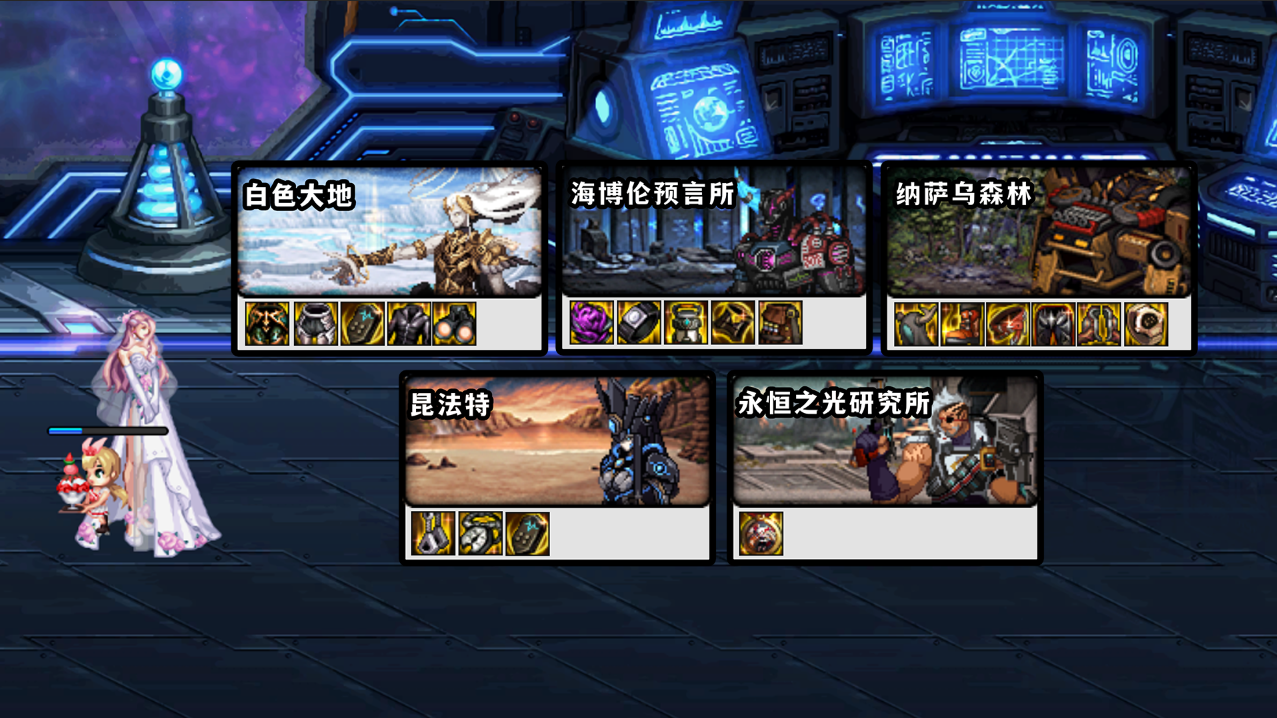1277x718 pixels.
Task: Click the horned grey helmet item icon
Action: tap(915, 324)
